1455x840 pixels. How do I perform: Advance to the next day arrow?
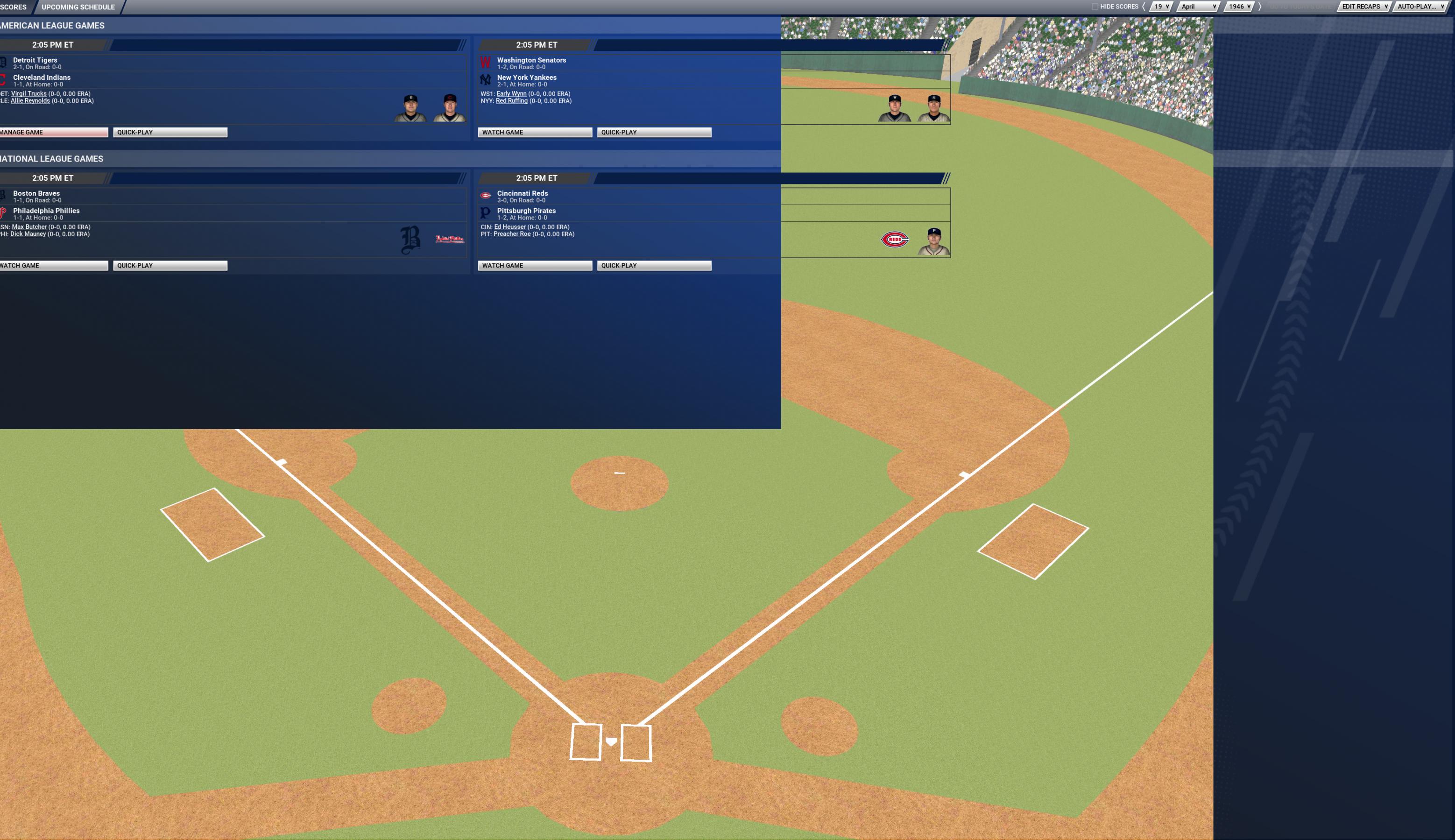[x=1259, y=7]
